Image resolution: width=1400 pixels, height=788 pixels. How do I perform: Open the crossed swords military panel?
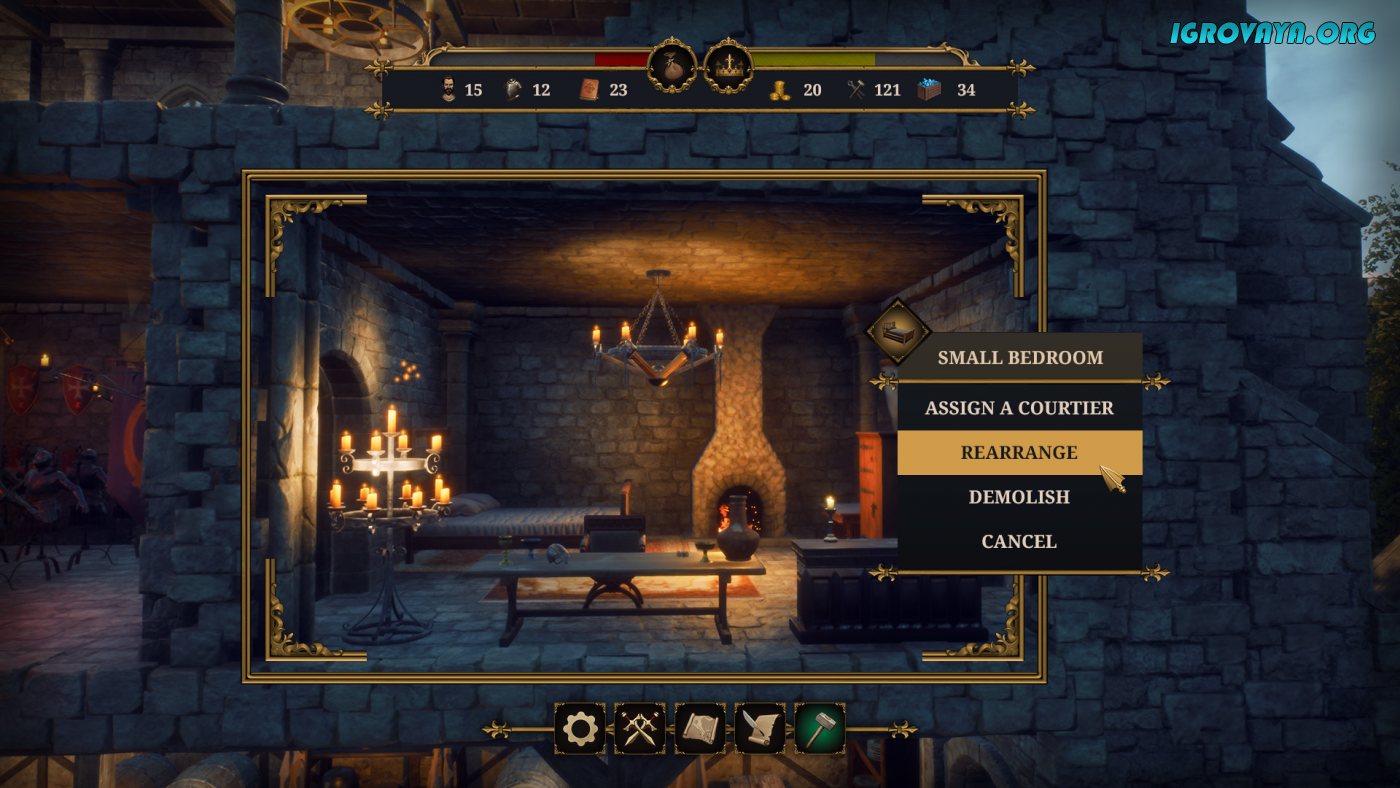pyautogui.click(x=640, y=728)
